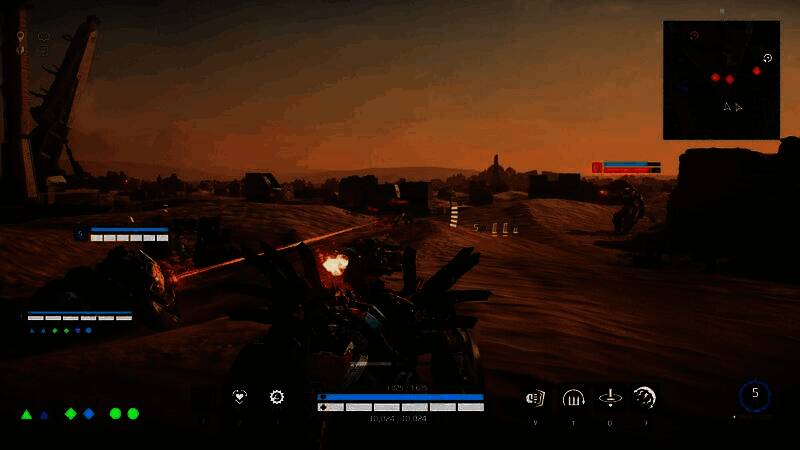The height and width of the screenshot is (450, 800).
Task: Click the circular counter showing 5
Action: pyautogui.click(x=755, y=395)
